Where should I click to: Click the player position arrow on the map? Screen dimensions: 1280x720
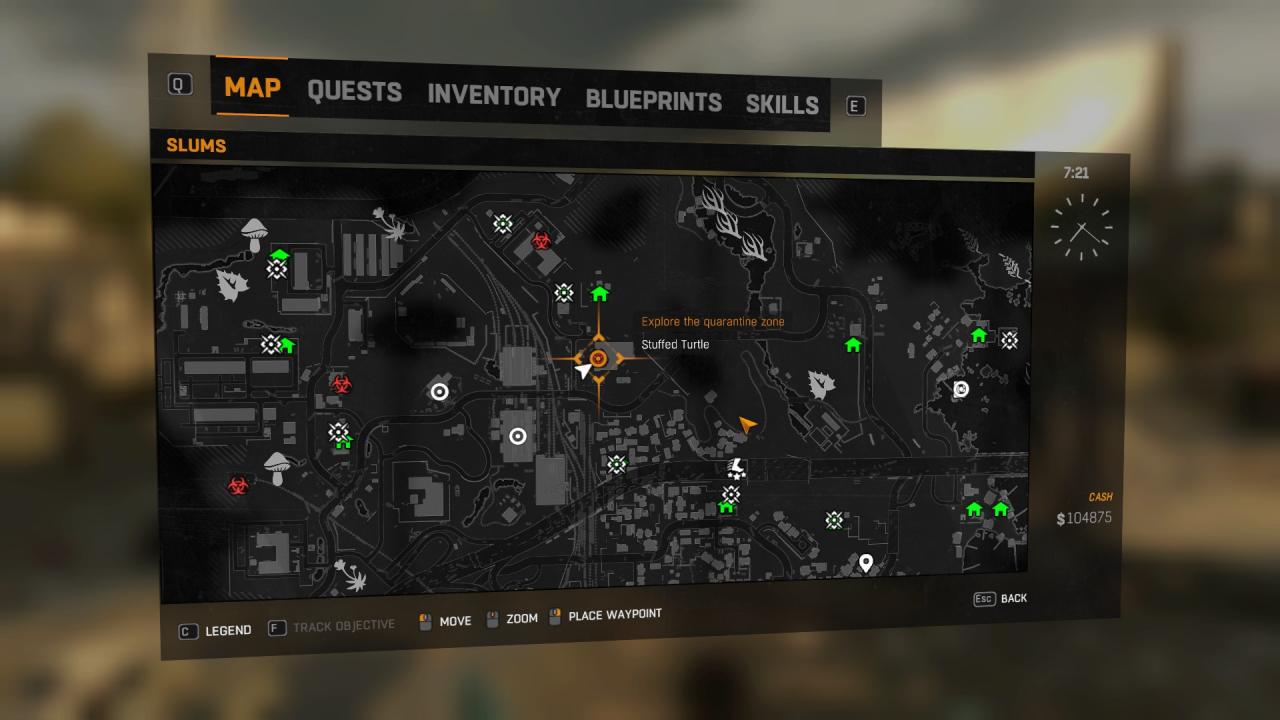(581, 371)
